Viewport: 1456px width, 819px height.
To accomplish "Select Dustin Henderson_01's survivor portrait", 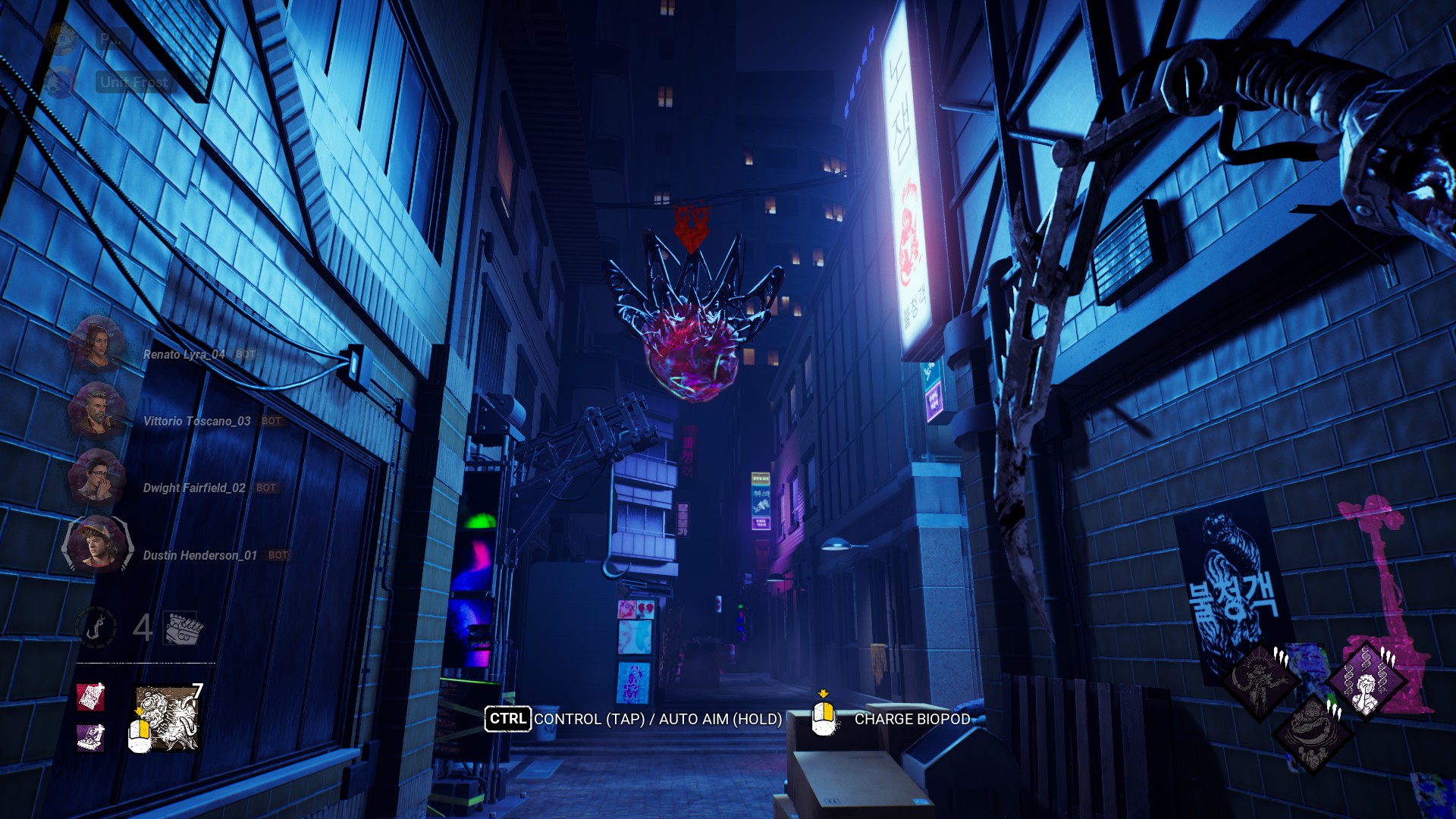I will coord(96,544).
